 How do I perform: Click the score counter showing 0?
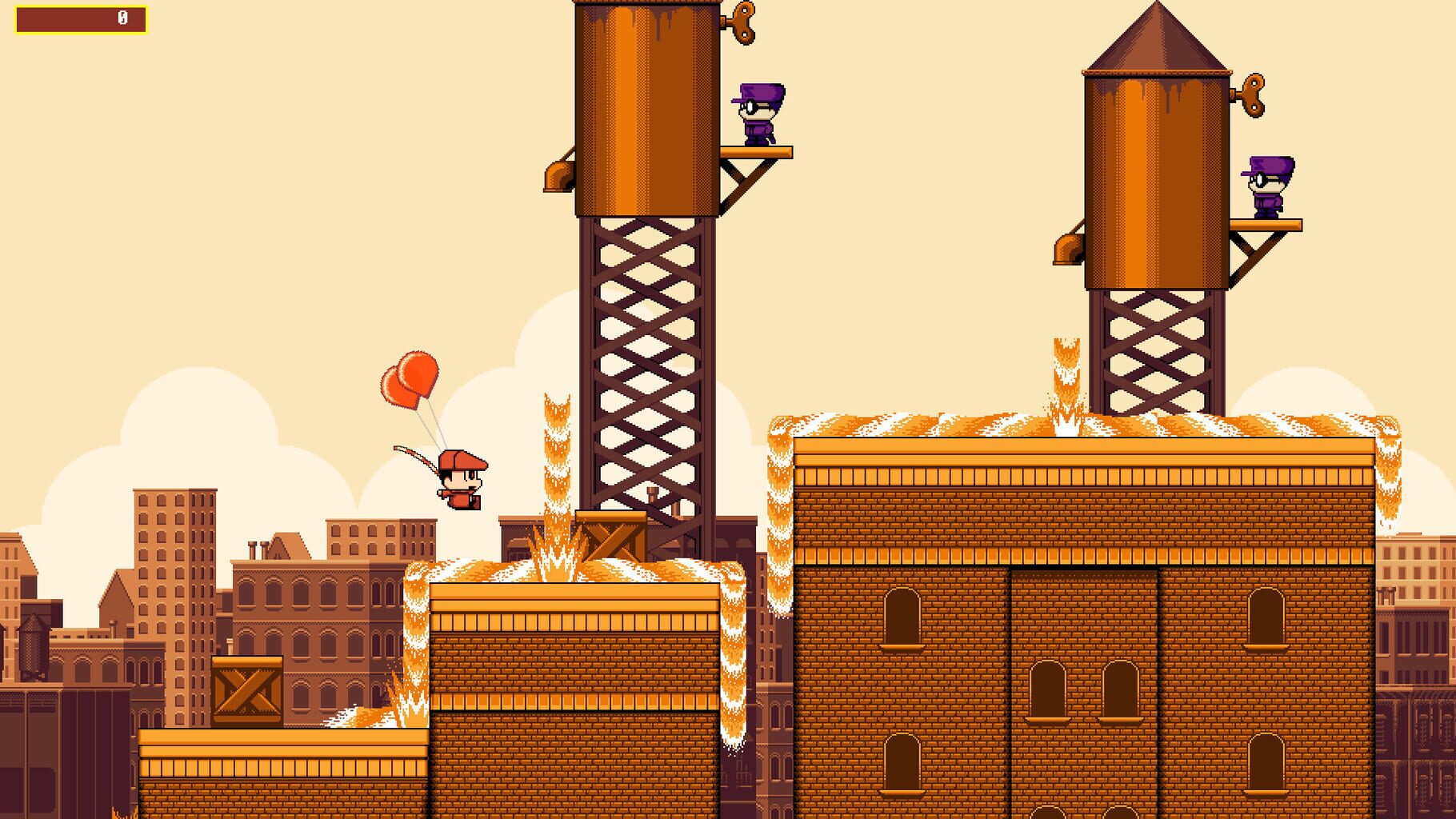coord(122,18)
